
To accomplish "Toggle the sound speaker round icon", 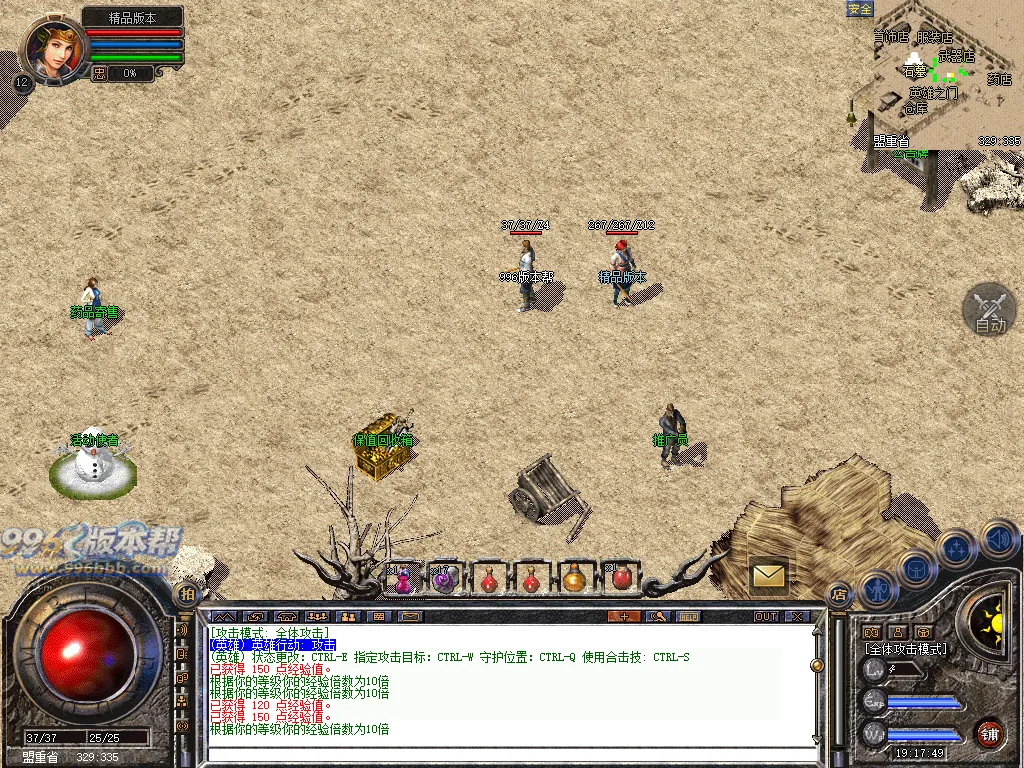I will tap(998, 538).
